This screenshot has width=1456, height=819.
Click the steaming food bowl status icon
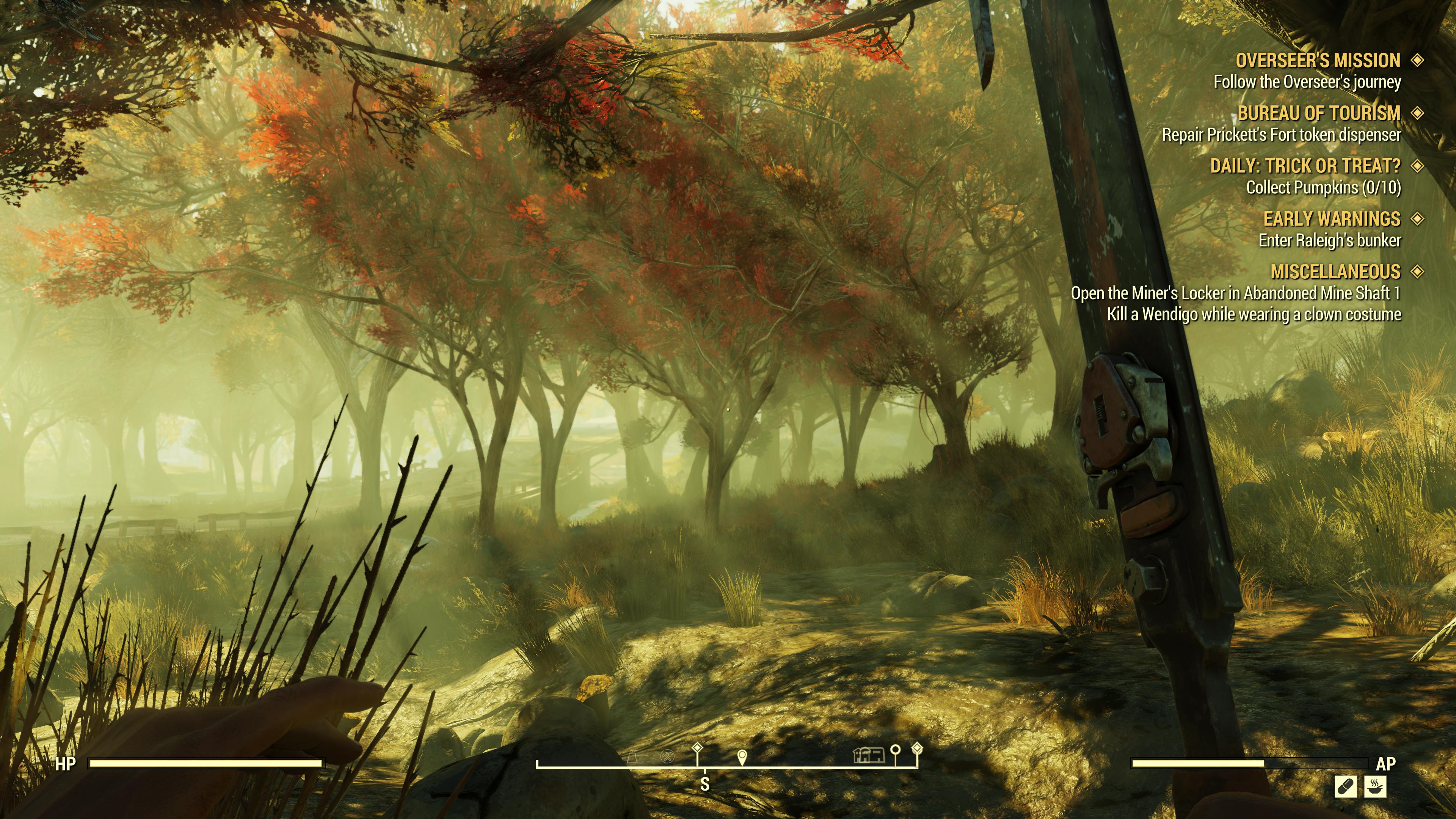click(x=1375, y=787)
